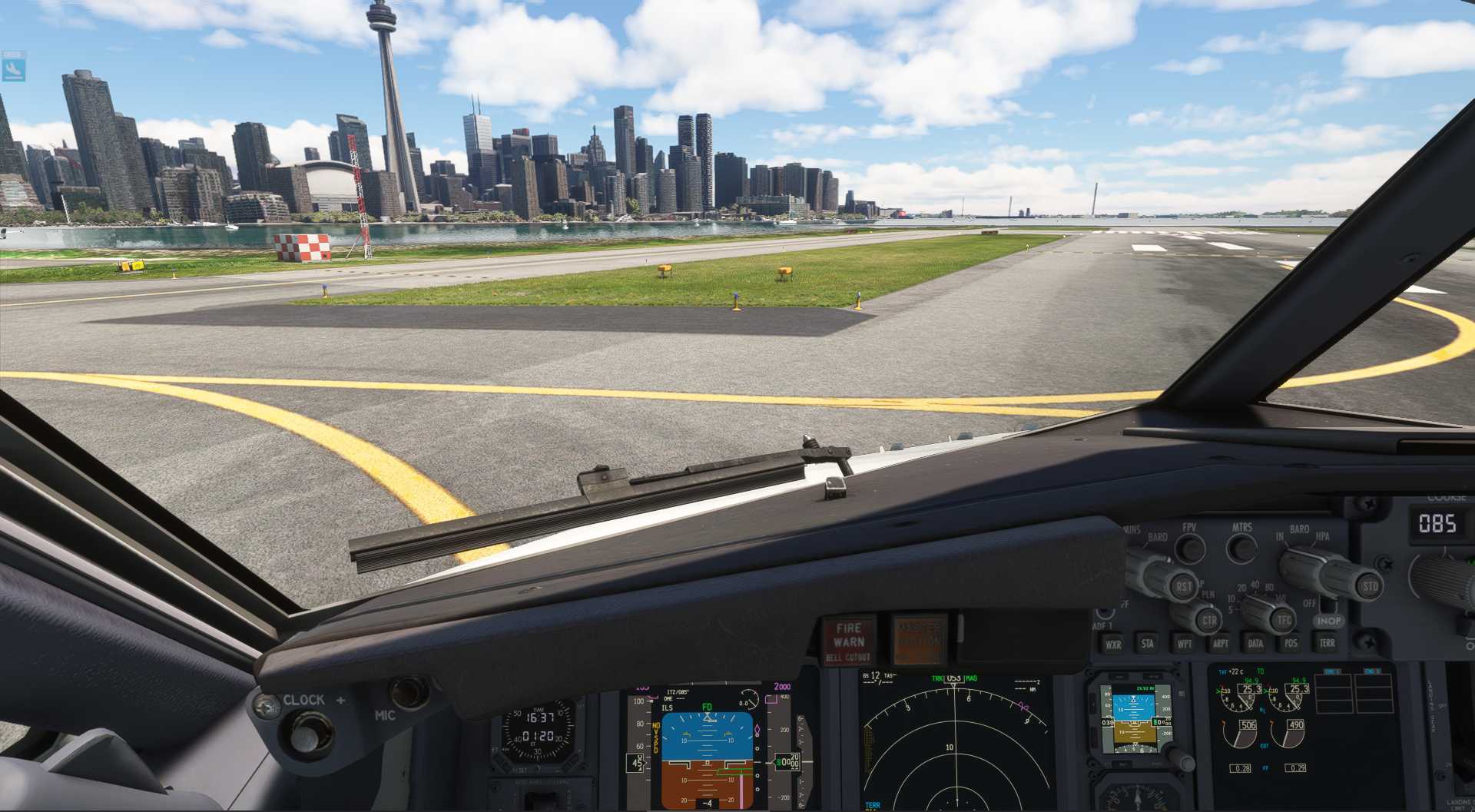Toggle the WPT waypoints map button
This screenshot has height=812, width=1475.
click(x=1184, y=644)
